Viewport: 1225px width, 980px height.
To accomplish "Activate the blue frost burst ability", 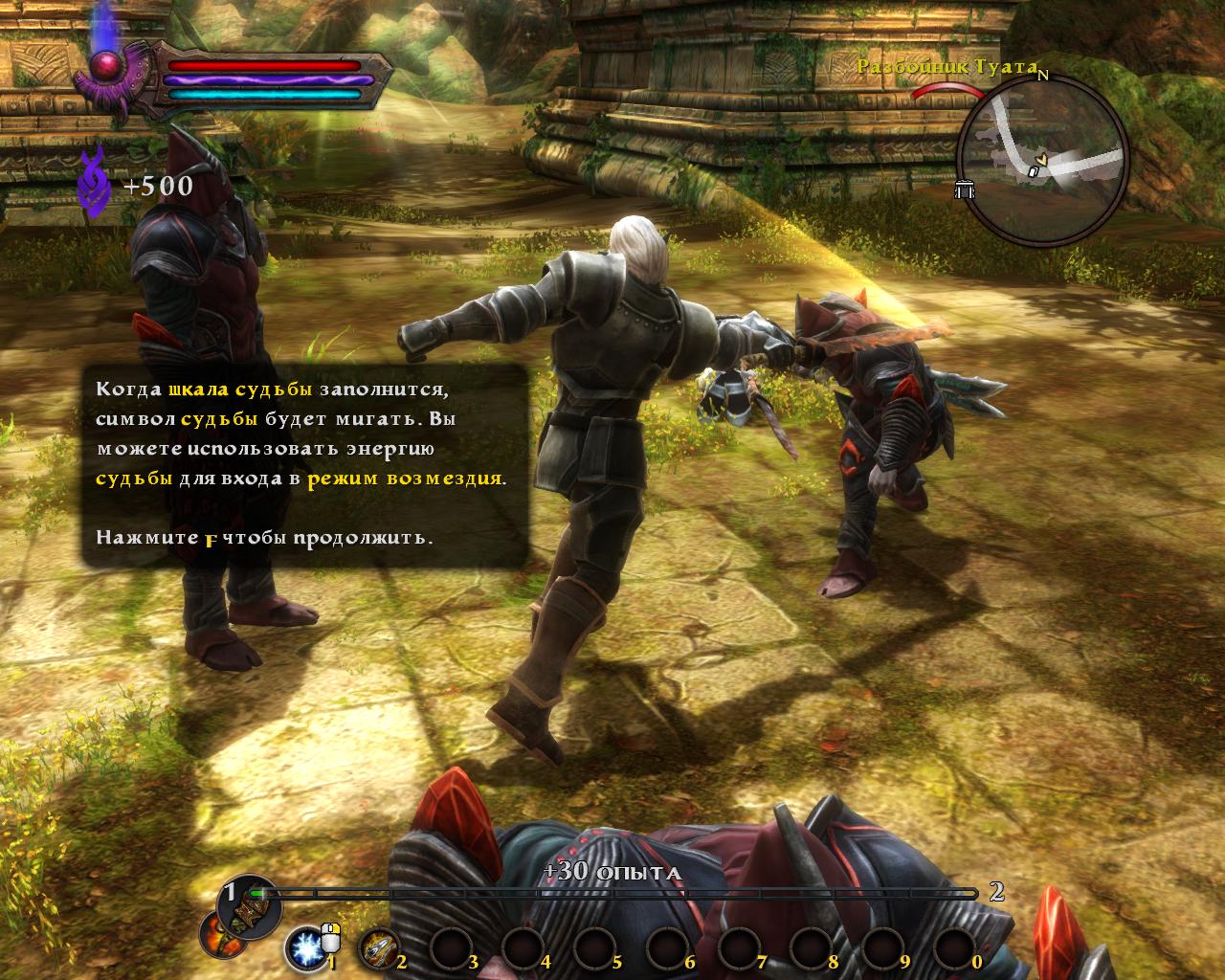I will [305, 948].
